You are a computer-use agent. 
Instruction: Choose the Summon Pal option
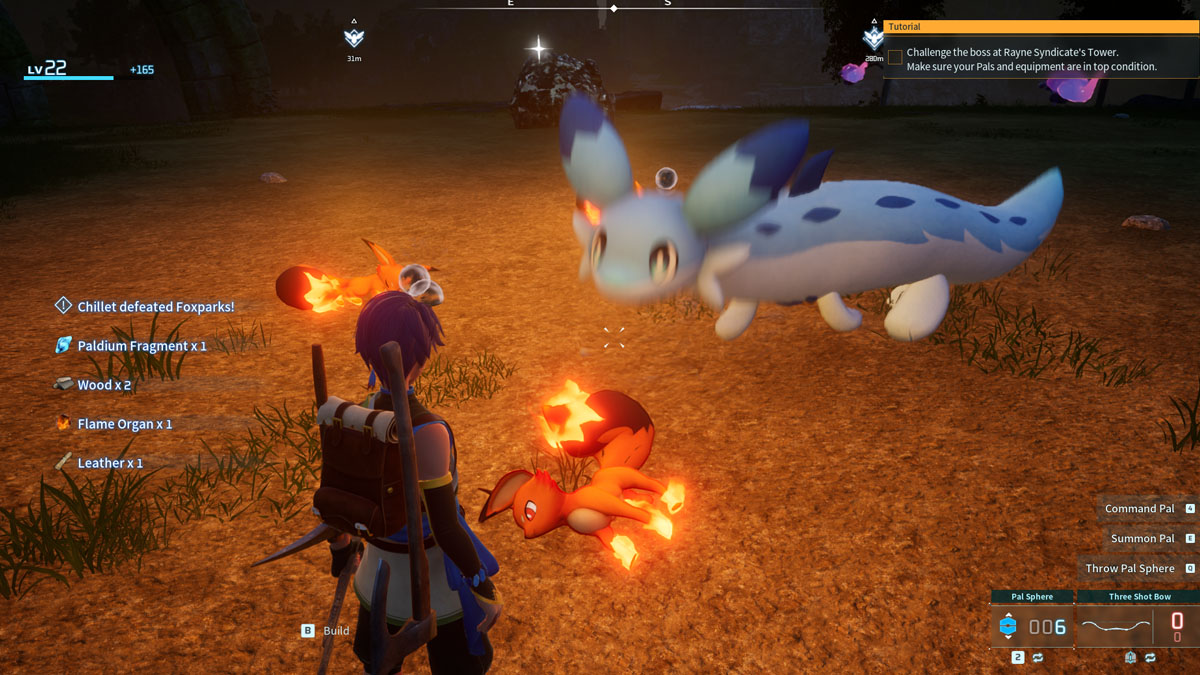pos(1144,539)
